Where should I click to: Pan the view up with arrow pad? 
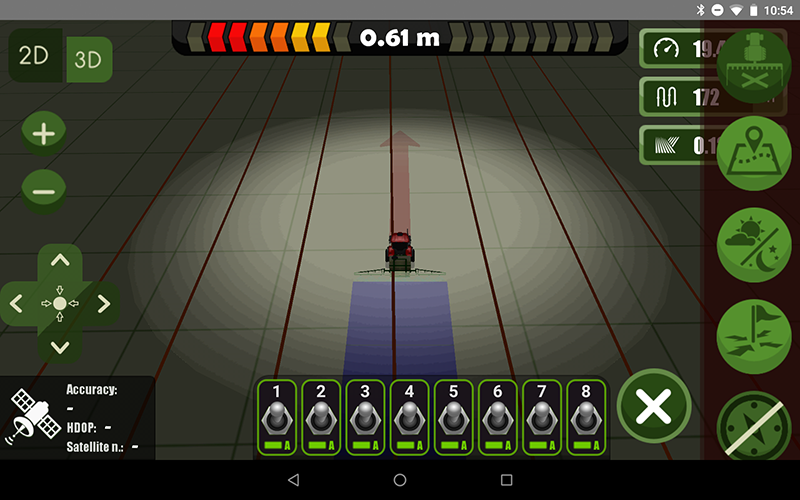[x=60, y=261]
